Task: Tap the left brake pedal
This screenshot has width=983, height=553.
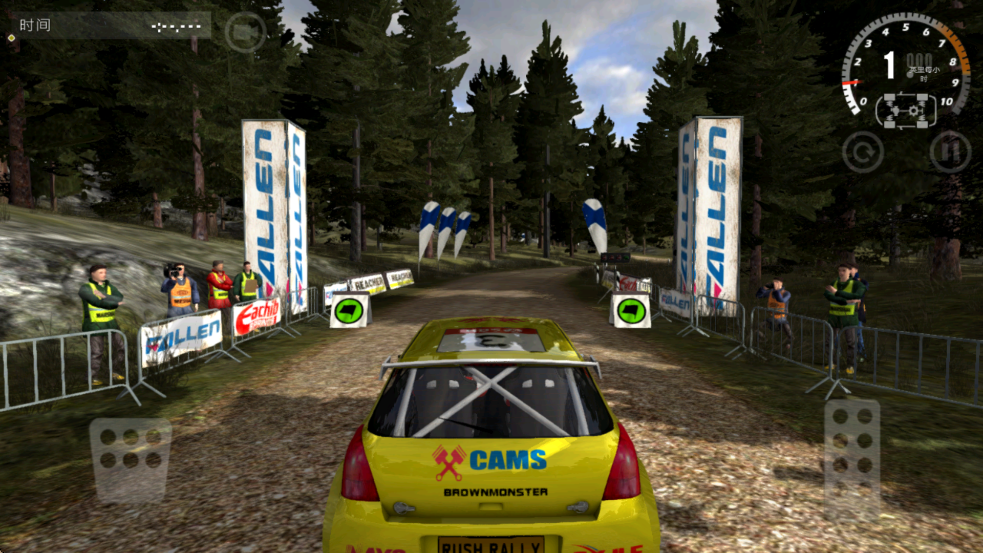Action: tap(130, 459)
